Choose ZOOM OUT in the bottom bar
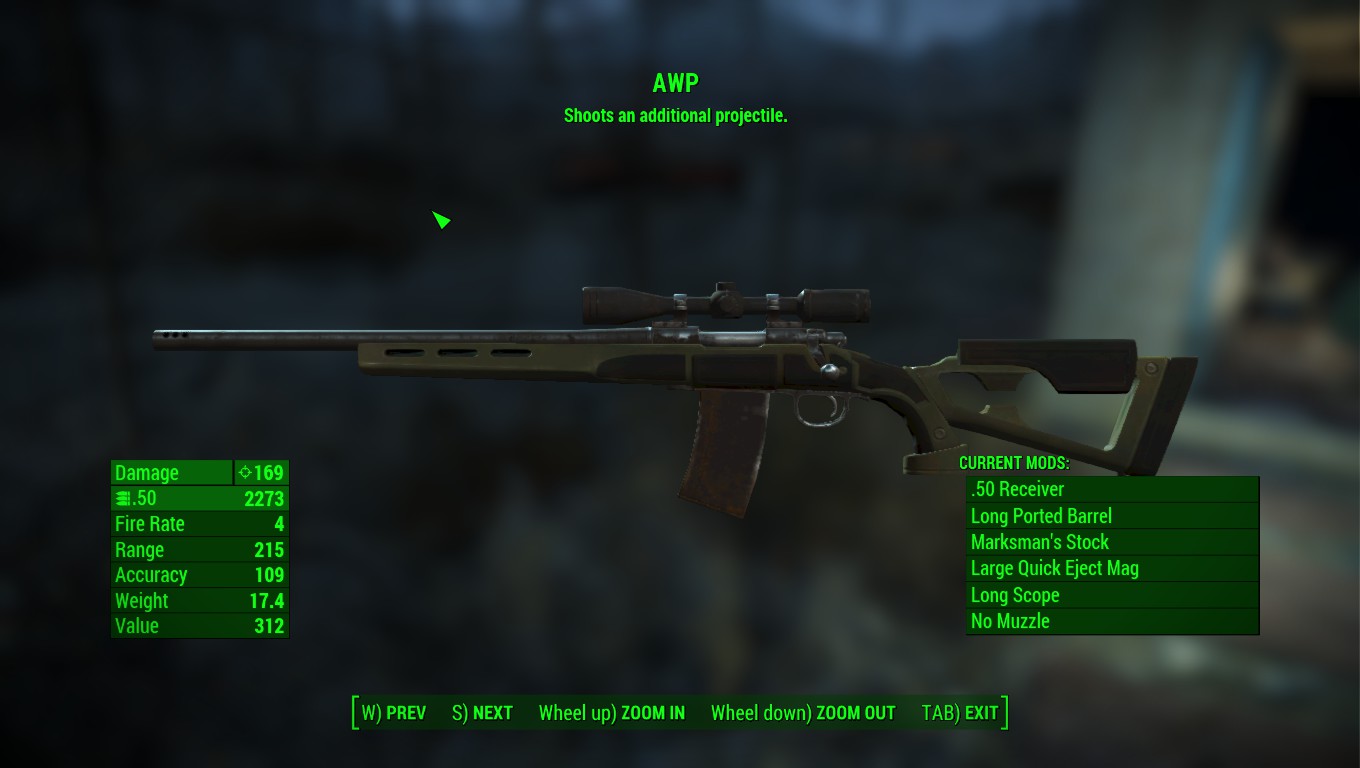 tap(803, 713)
